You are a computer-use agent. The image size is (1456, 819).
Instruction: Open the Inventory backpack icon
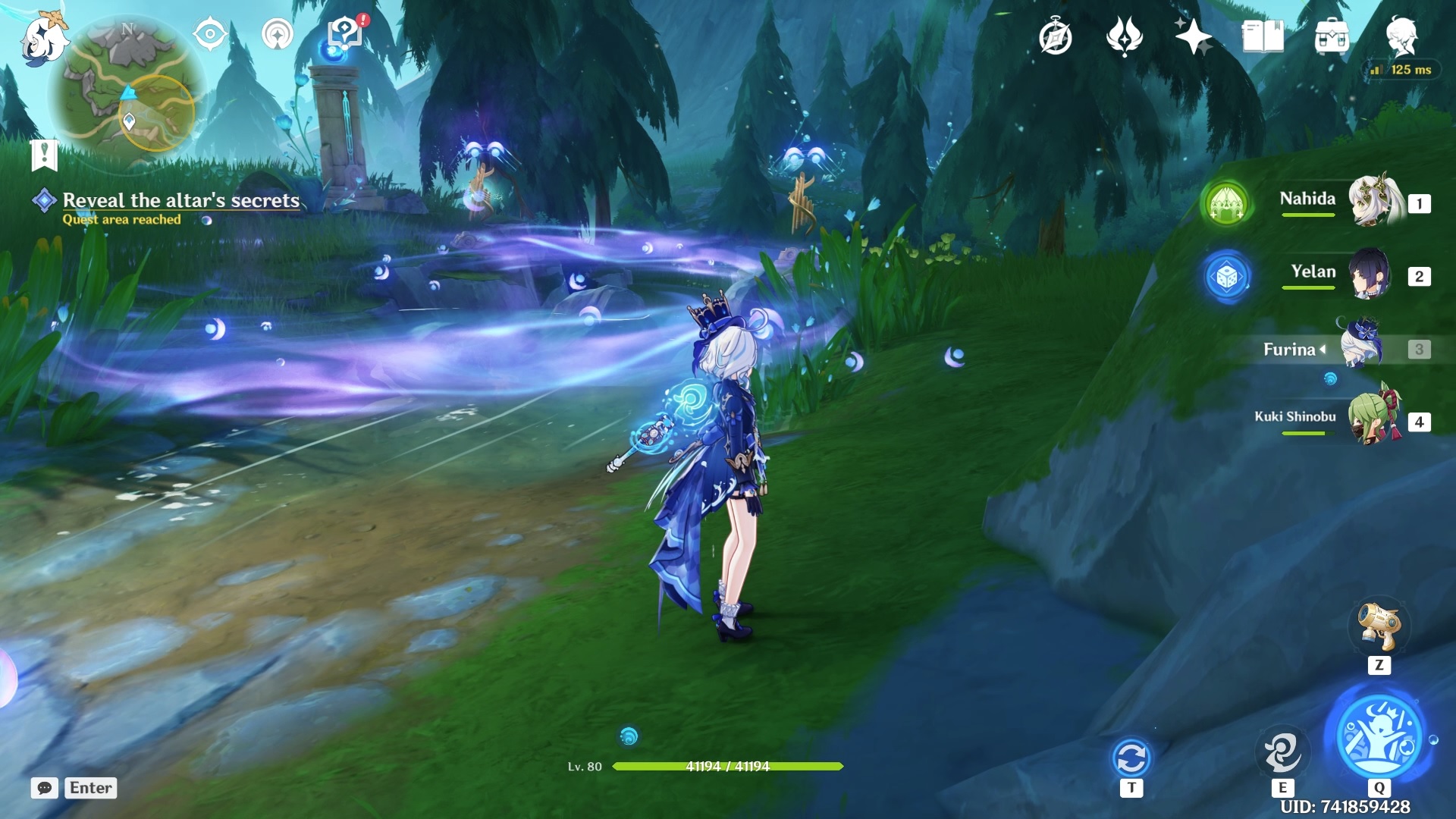(1332, 34)
